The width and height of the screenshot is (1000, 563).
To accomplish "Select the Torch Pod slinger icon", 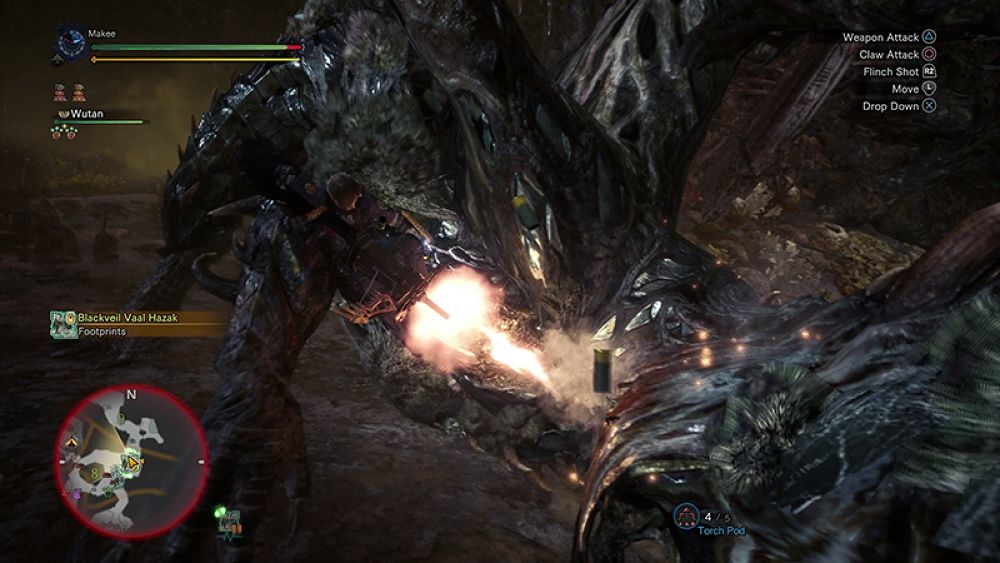I will (687, 516).
